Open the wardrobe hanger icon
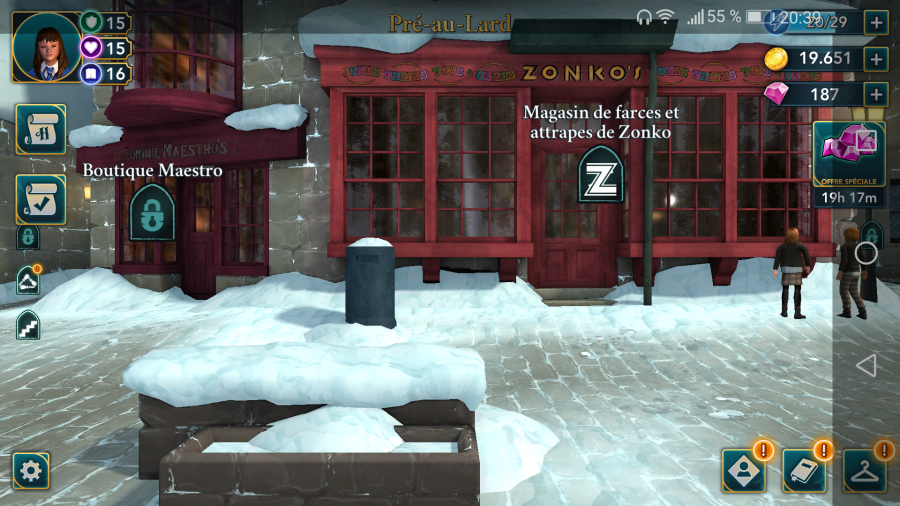900x506 pixels. 864,470
